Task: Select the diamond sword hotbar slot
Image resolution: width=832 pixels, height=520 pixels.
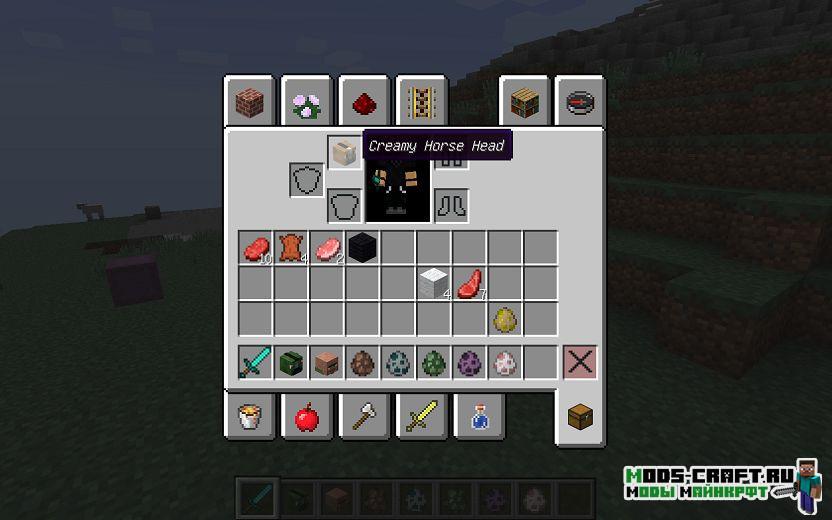Action: (255, 362)
